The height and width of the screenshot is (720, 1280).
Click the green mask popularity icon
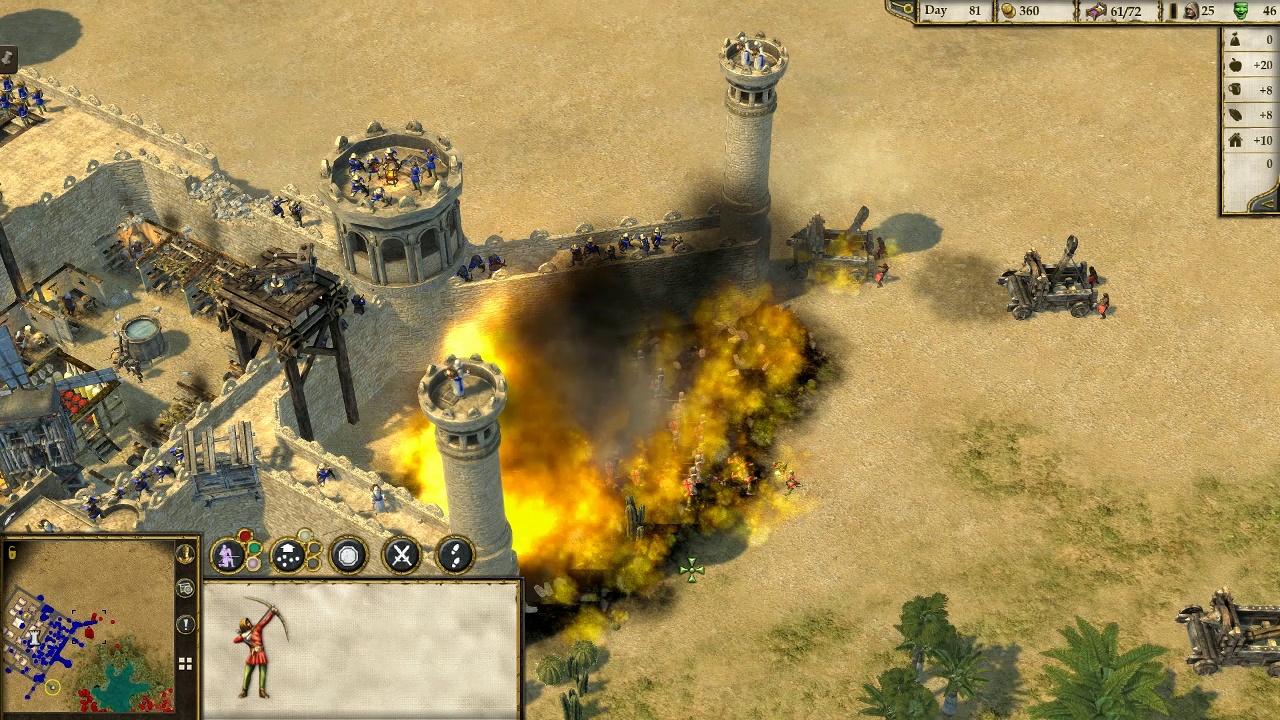[1241, 11]
